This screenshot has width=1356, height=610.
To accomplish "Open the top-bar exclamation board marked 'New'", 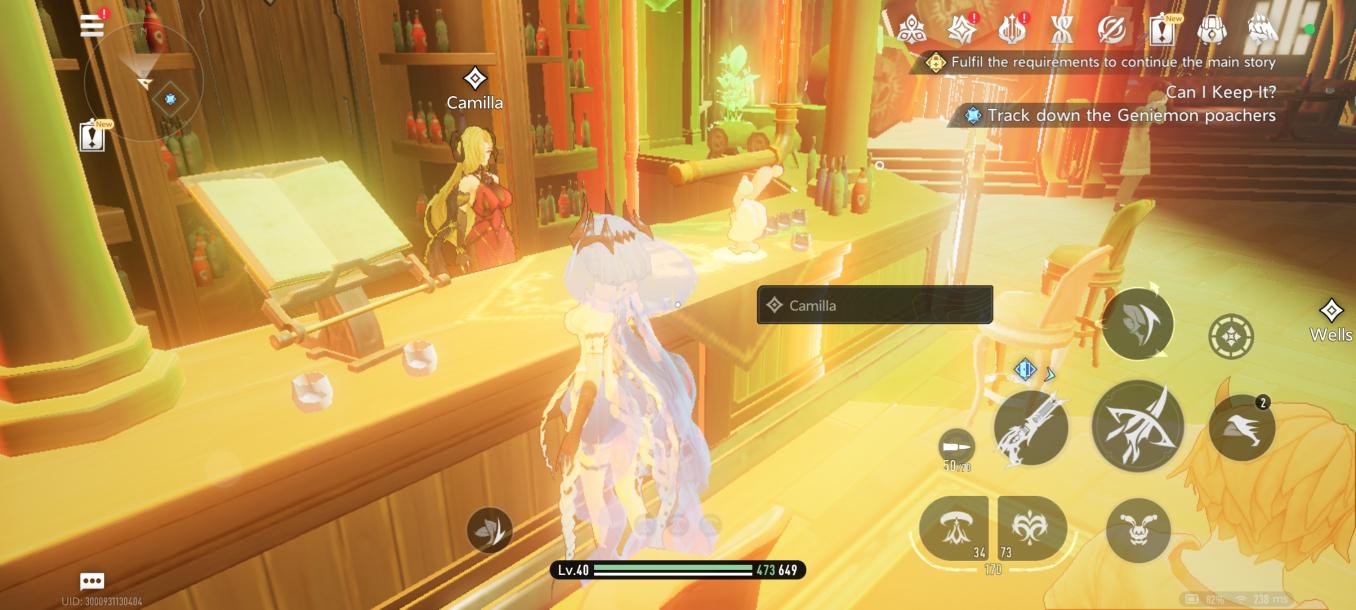I will pos(1162,31).
